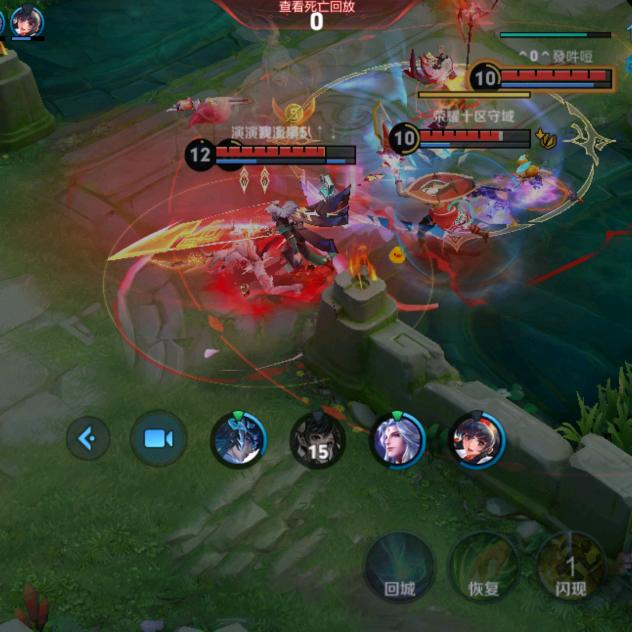Tap the blue video camera icon
This screenshot has height=632, width=632.
[158, 438]
